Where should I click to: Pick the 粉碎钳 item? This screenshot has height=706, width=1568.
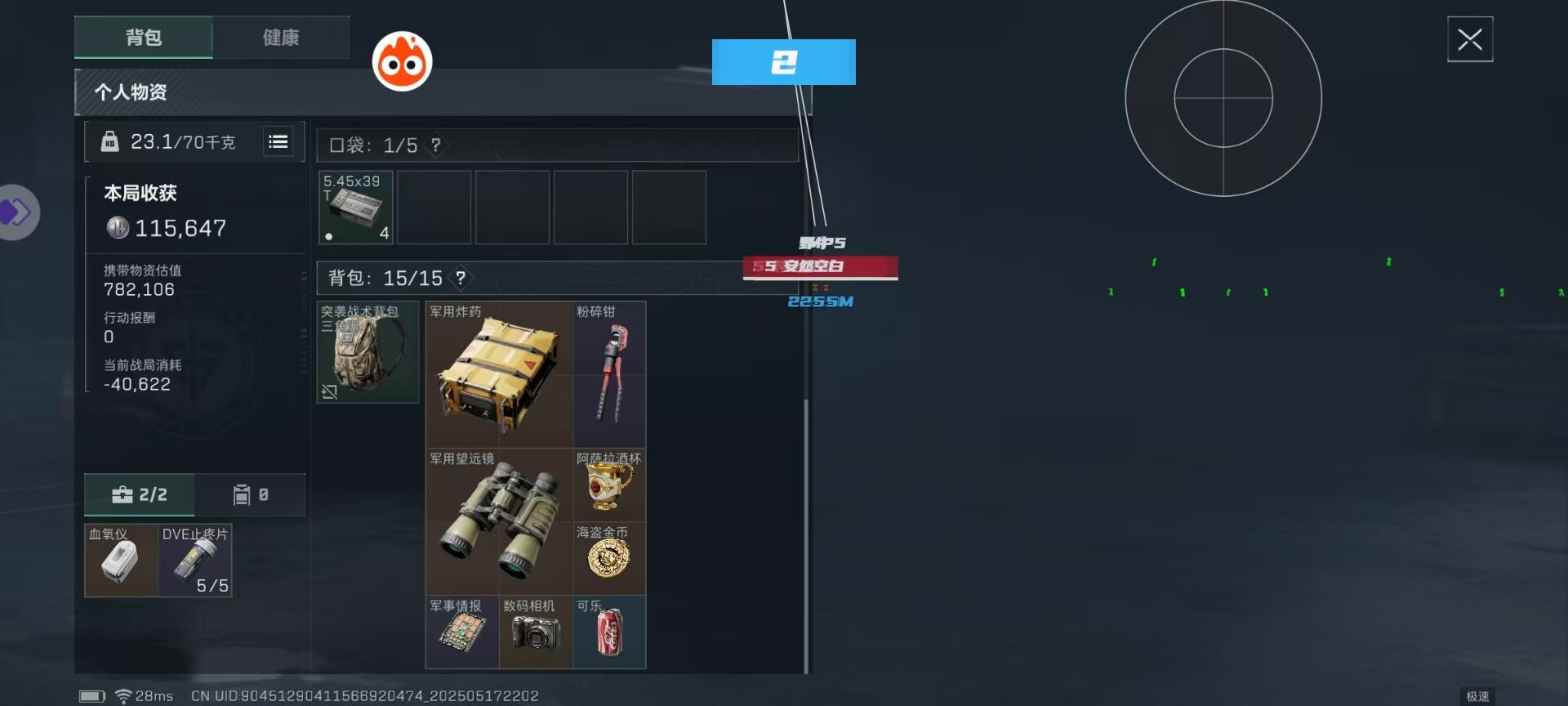coord(609,374)
